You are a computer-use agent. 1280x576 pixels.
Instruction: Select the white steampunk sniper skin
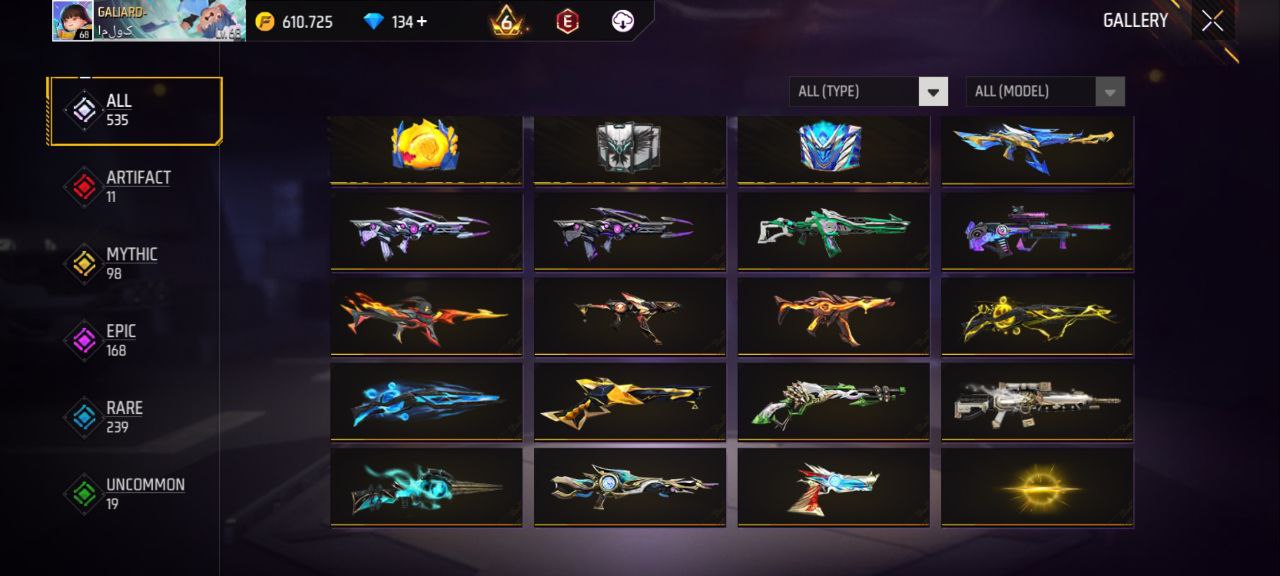[1037, 400]
